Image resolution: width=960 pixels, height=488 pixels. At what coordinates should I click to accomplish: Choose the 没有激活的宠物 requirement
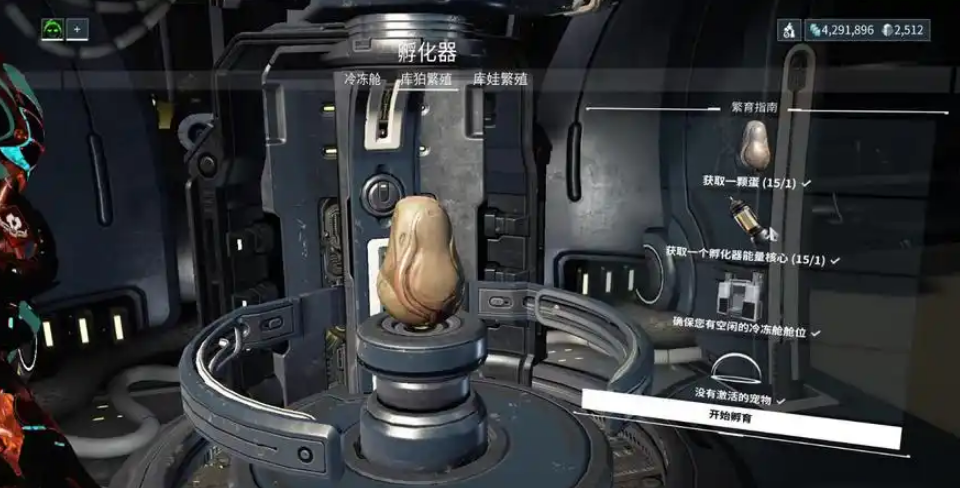pyautogui.click(x=735, y=396)
